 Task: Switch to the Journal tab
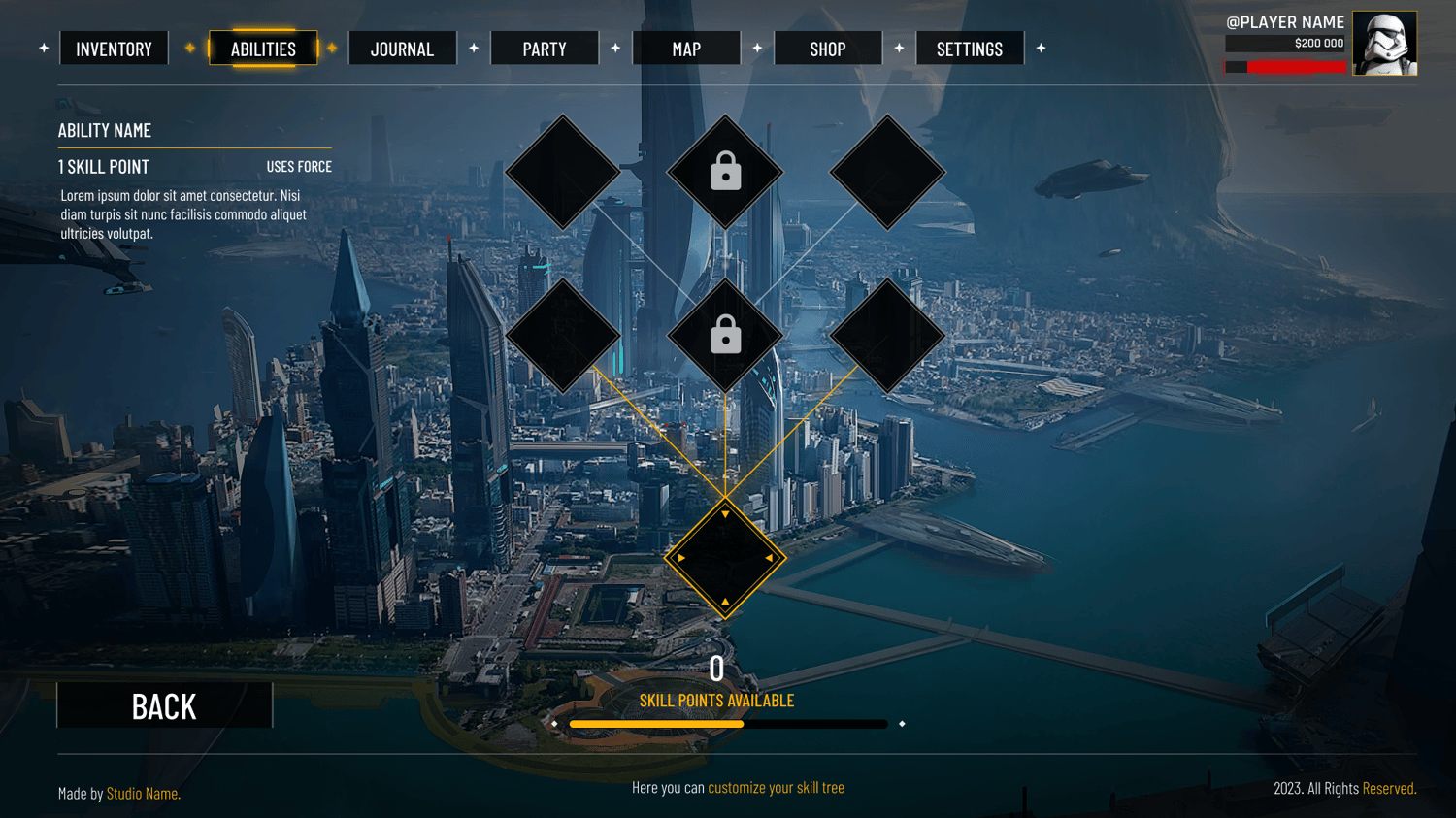[x=402, y=49]
